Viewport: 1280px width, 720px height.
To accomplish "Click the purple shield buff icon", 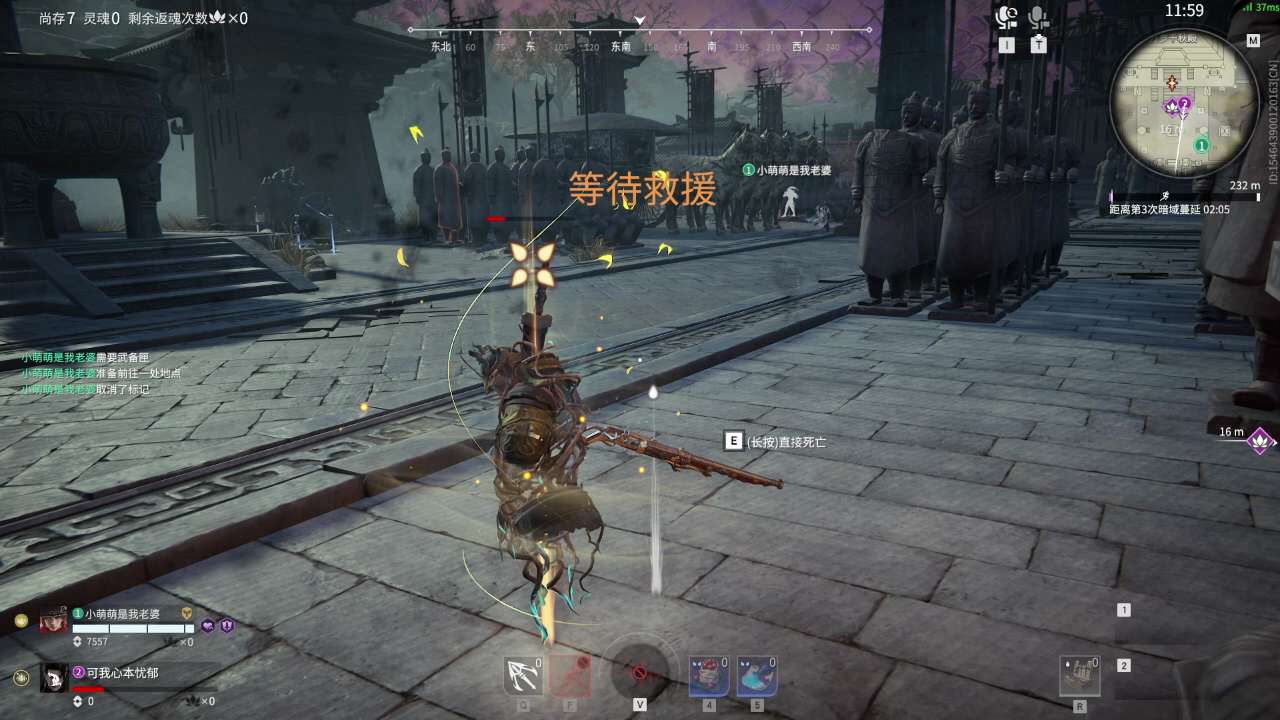I will 226,625.
